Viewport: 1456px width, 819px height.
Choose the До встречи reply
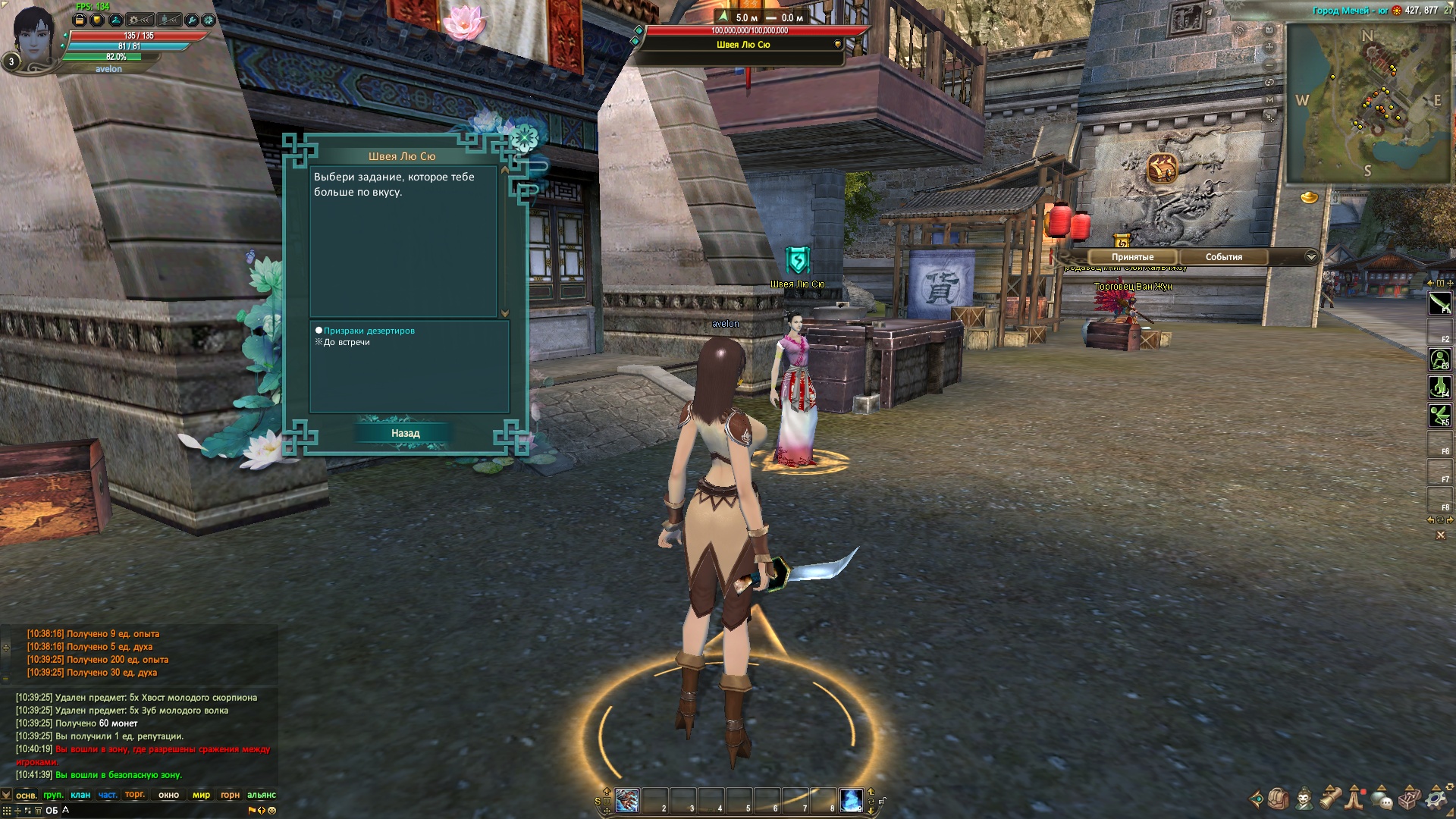[x=347, y=343]
